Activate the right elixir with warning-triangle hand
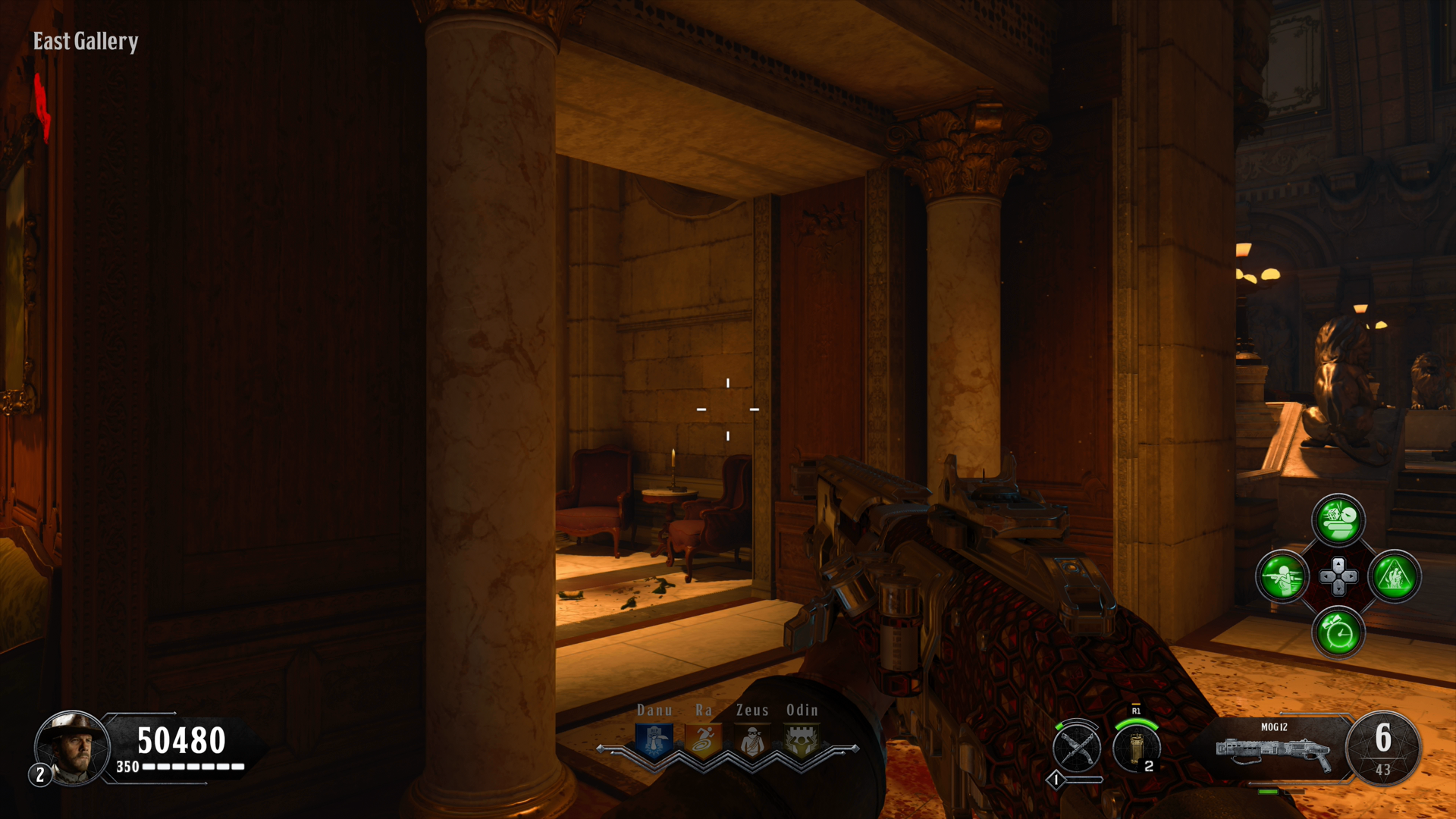1456x819 pixels. point(1395,576)
